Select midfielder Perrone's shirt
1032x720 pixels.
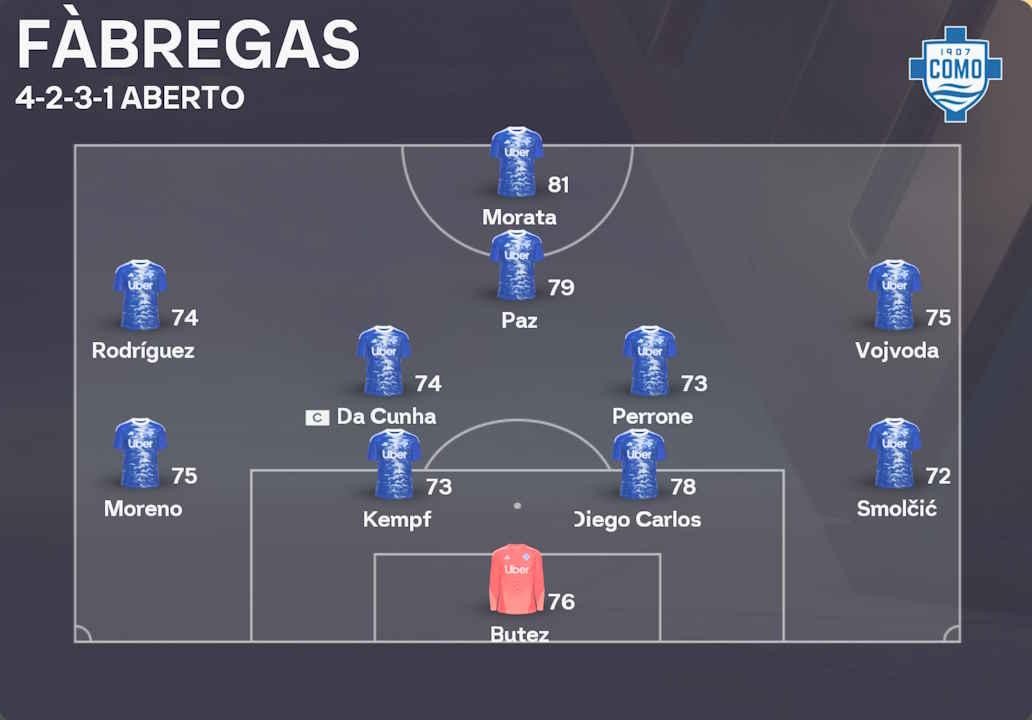(x=650, y=360)
